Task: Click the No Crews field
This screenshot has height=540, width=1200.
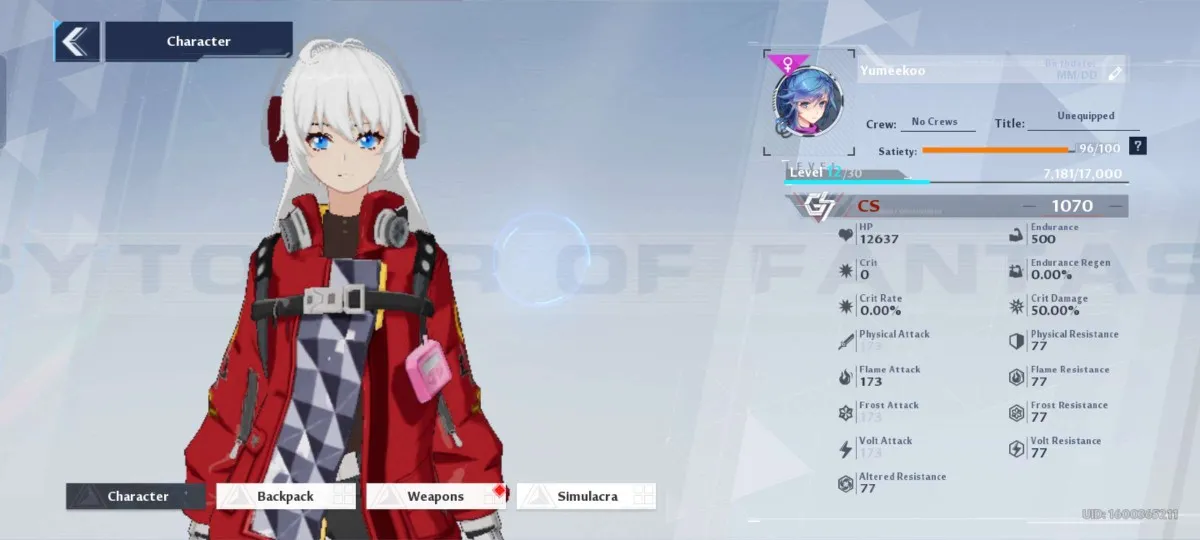Action: point(936,122)
